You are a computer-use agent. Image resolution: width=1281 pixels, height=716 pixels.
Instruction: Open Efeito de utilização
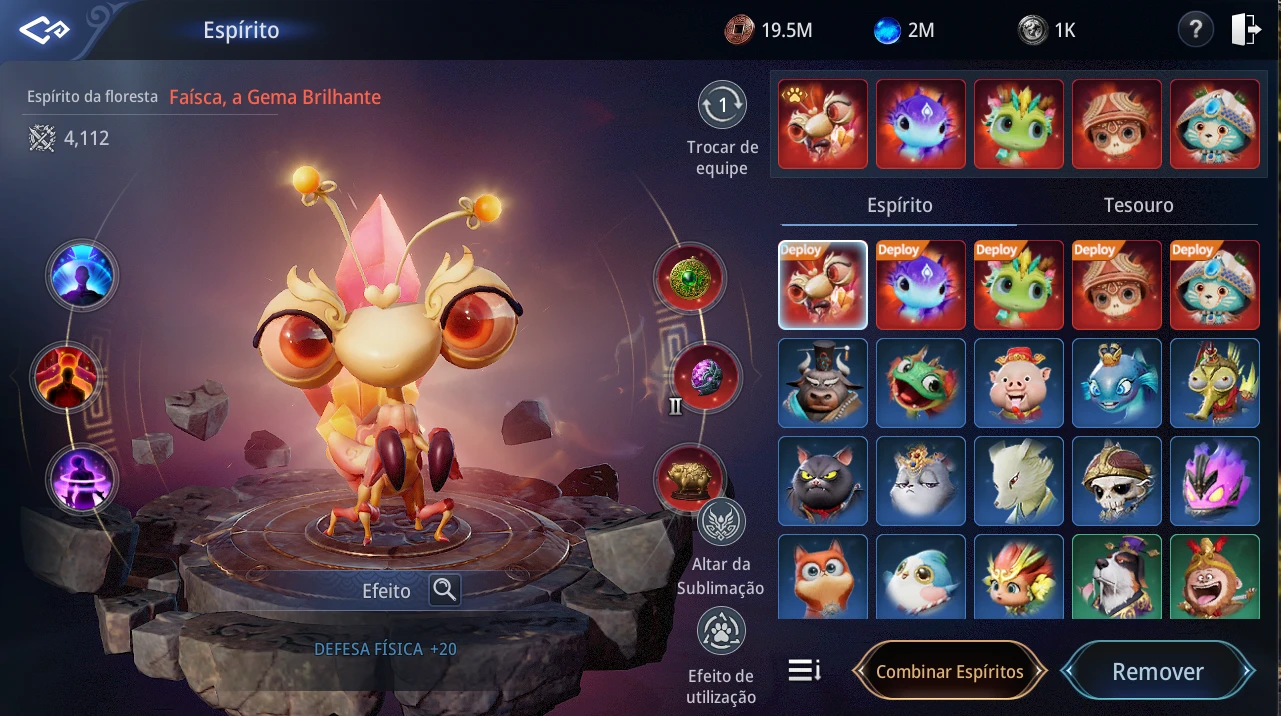(x=720, y=632)
